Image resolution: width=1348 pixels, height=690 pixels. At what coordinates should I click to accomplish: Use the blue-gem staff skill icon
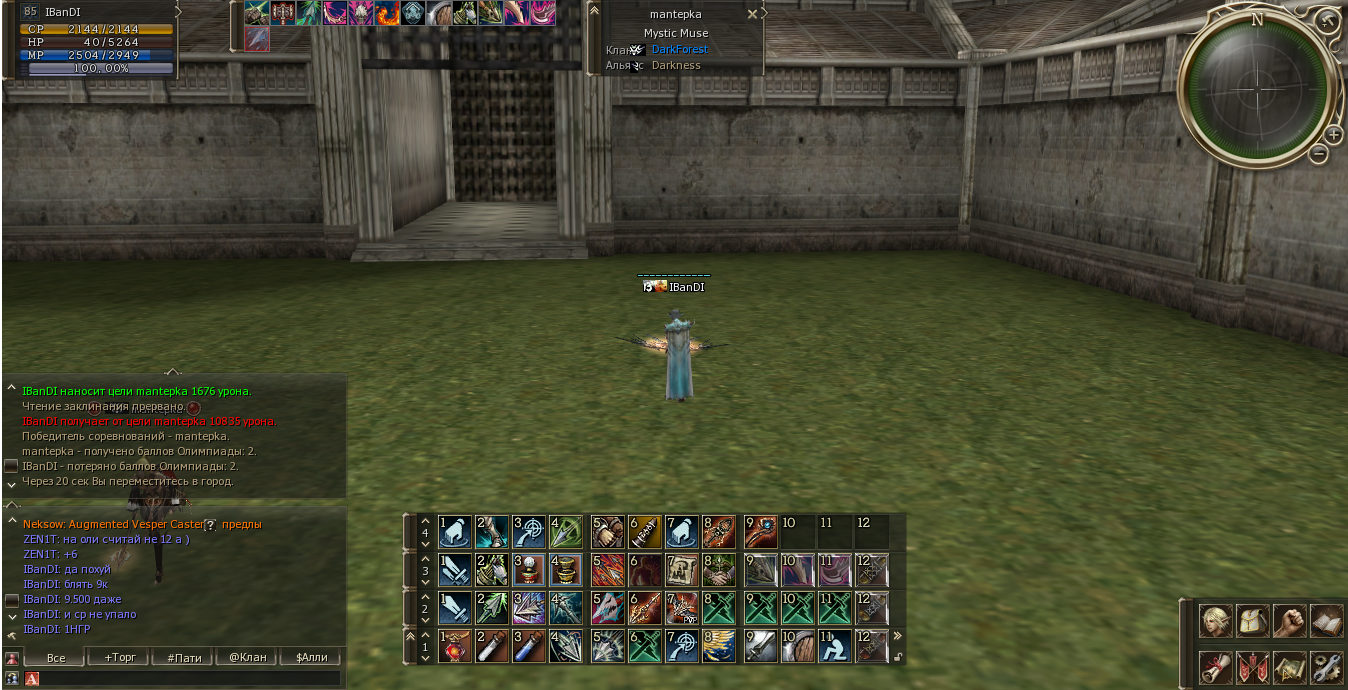click(x=760, y=530)
